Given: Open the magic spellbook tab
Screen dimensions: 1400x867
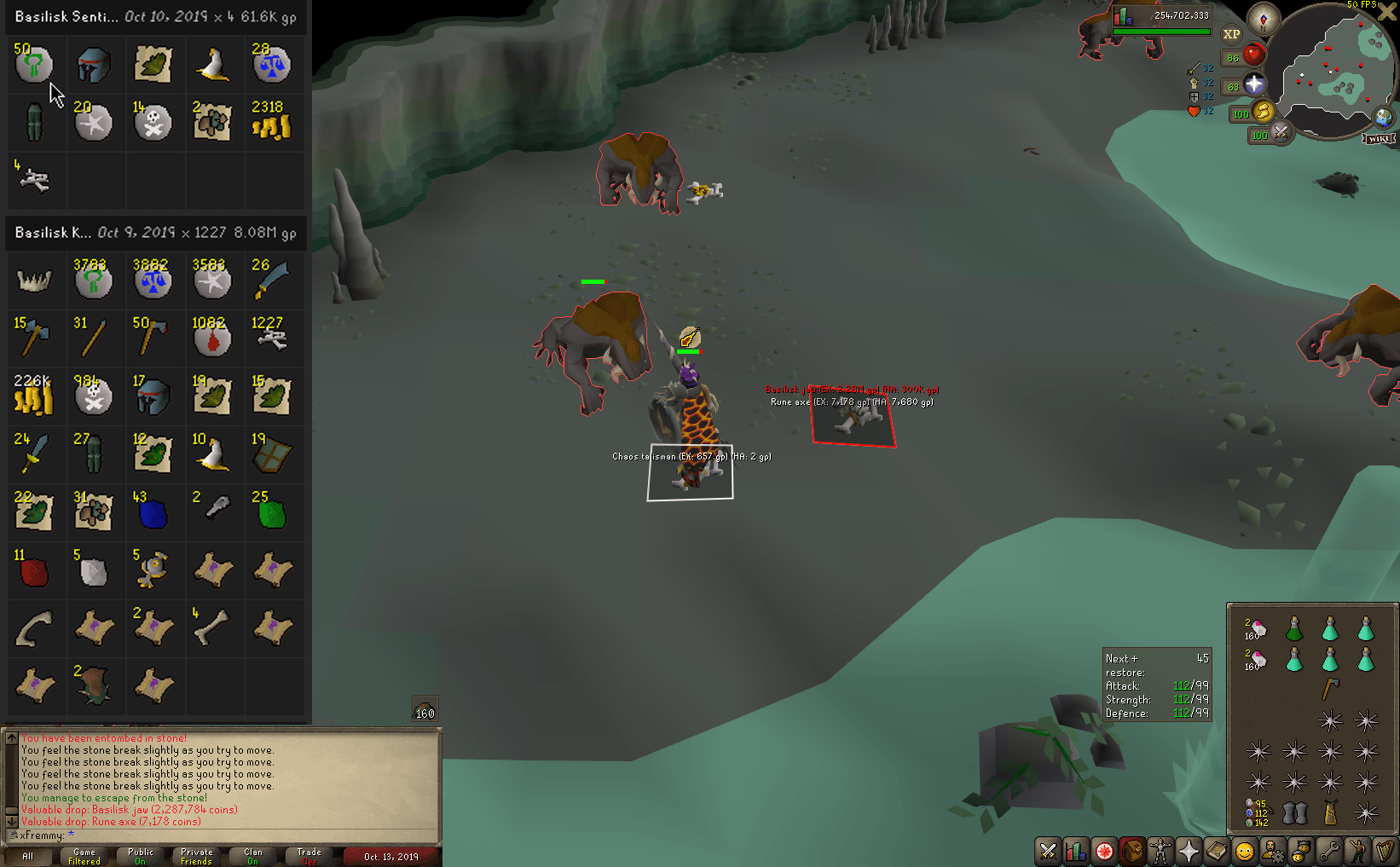Looking at the screenshot, I should (x=1217, y=853).
